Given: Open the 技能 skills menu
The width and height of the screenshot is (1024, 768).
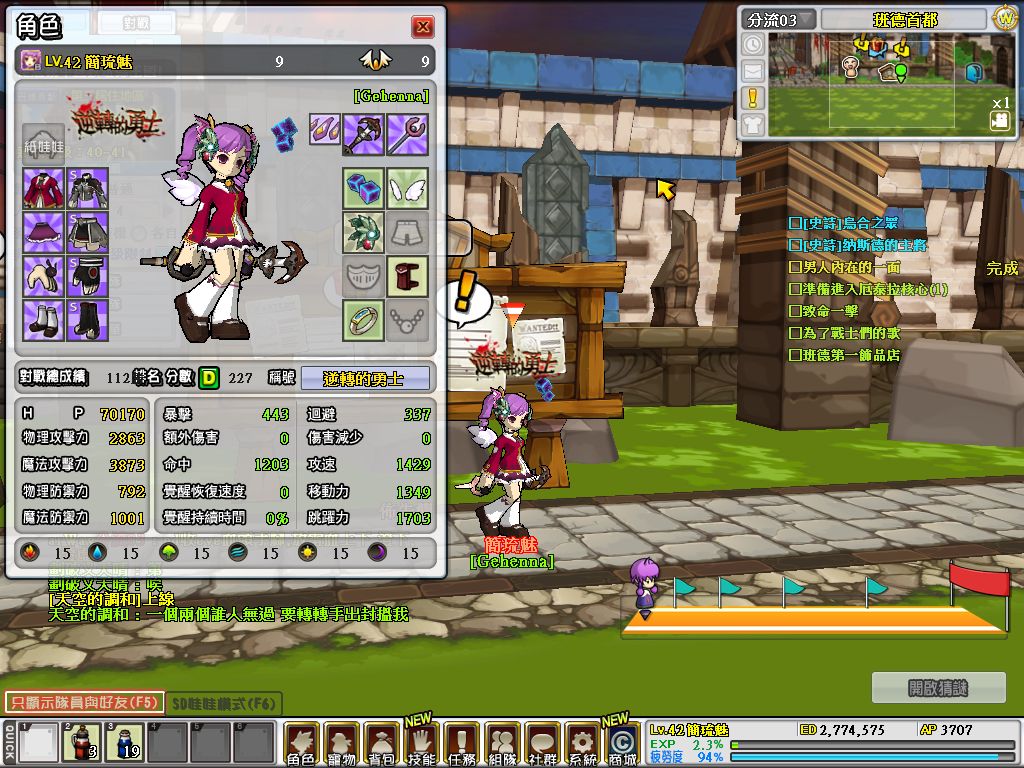Looking at the screenshot, I should (x=421, y=743).
